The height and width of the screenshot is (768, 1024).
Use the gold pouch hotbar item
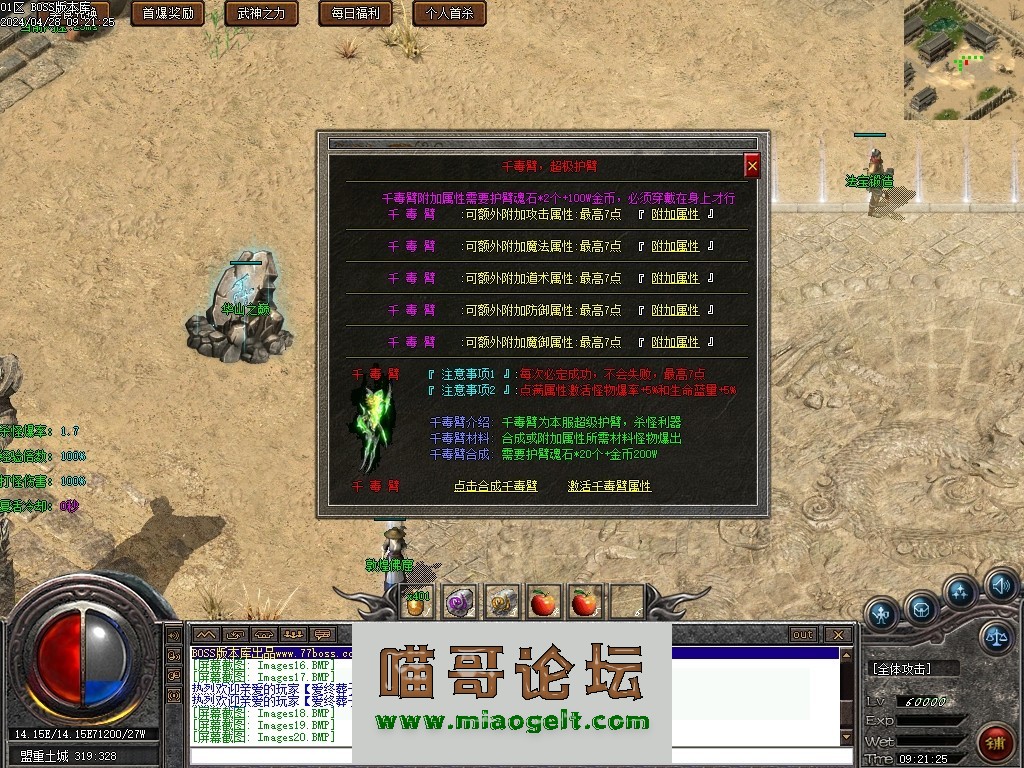pyautogui.click(x=416, y=601)
